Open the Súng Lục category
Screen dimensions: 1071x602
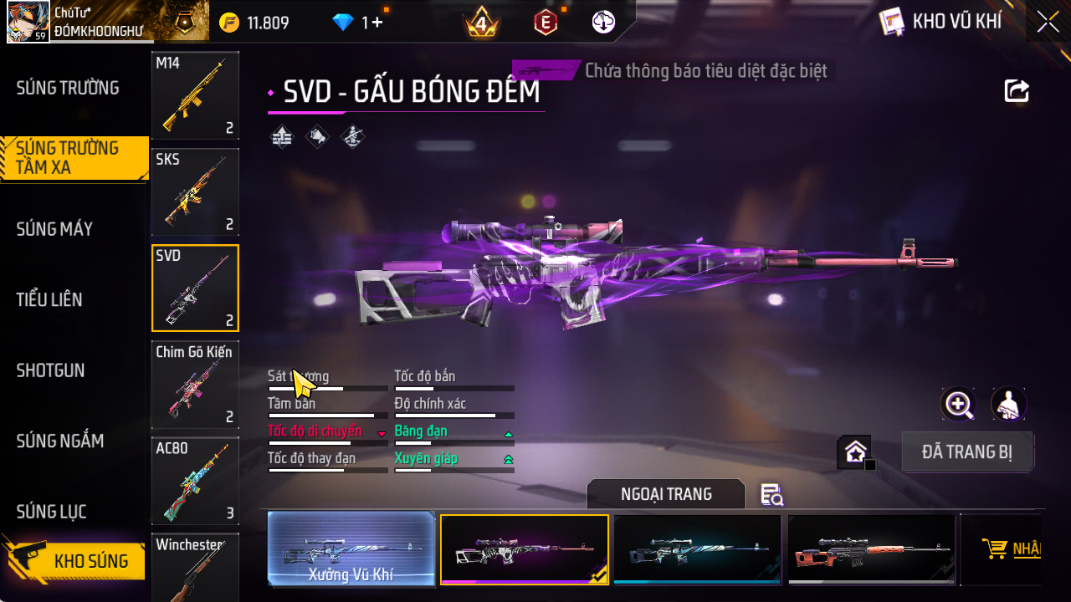coord(51,511)
